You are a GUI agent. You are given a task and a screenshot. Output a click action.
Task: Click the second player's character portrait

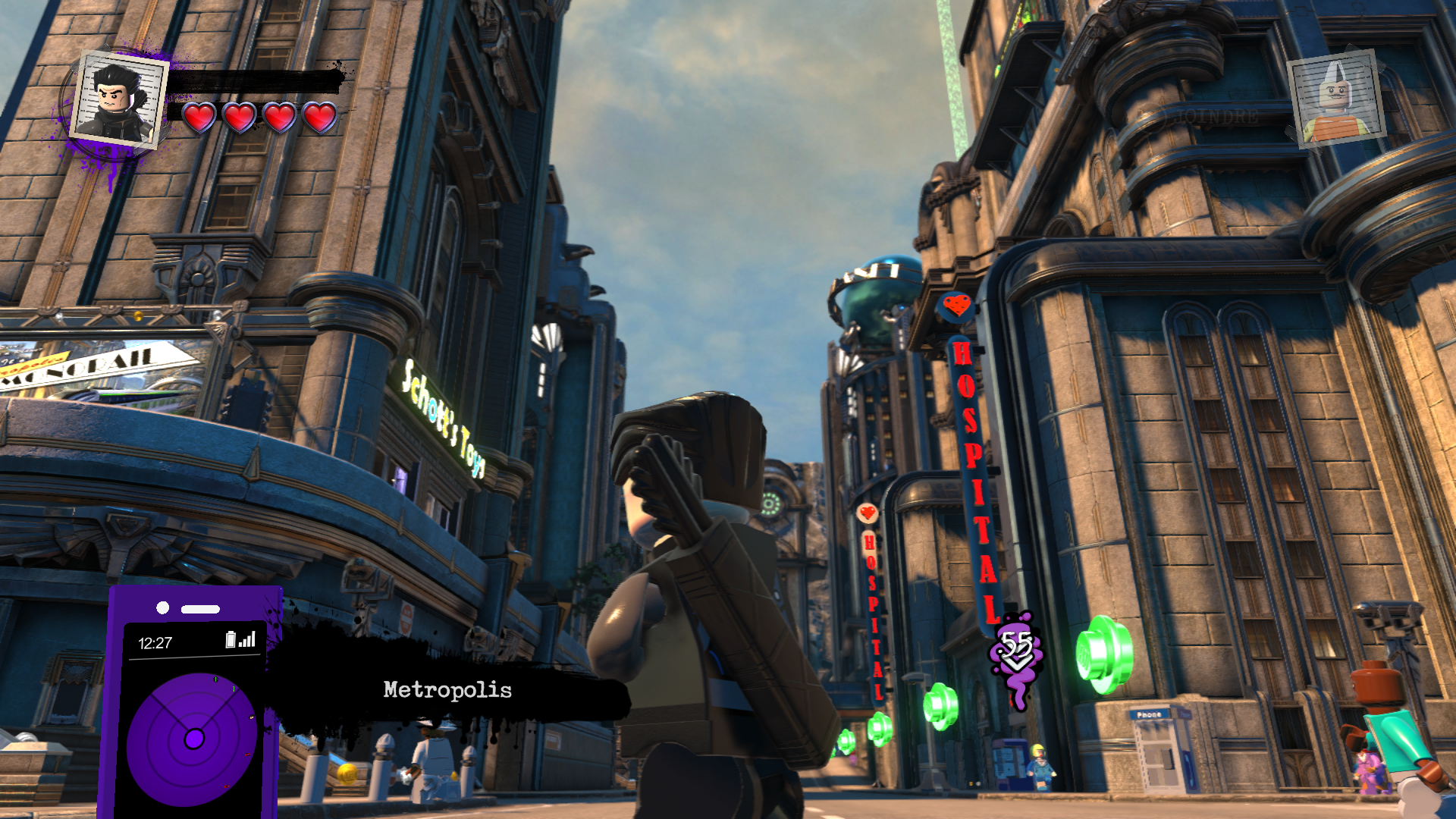point(1338,97)
